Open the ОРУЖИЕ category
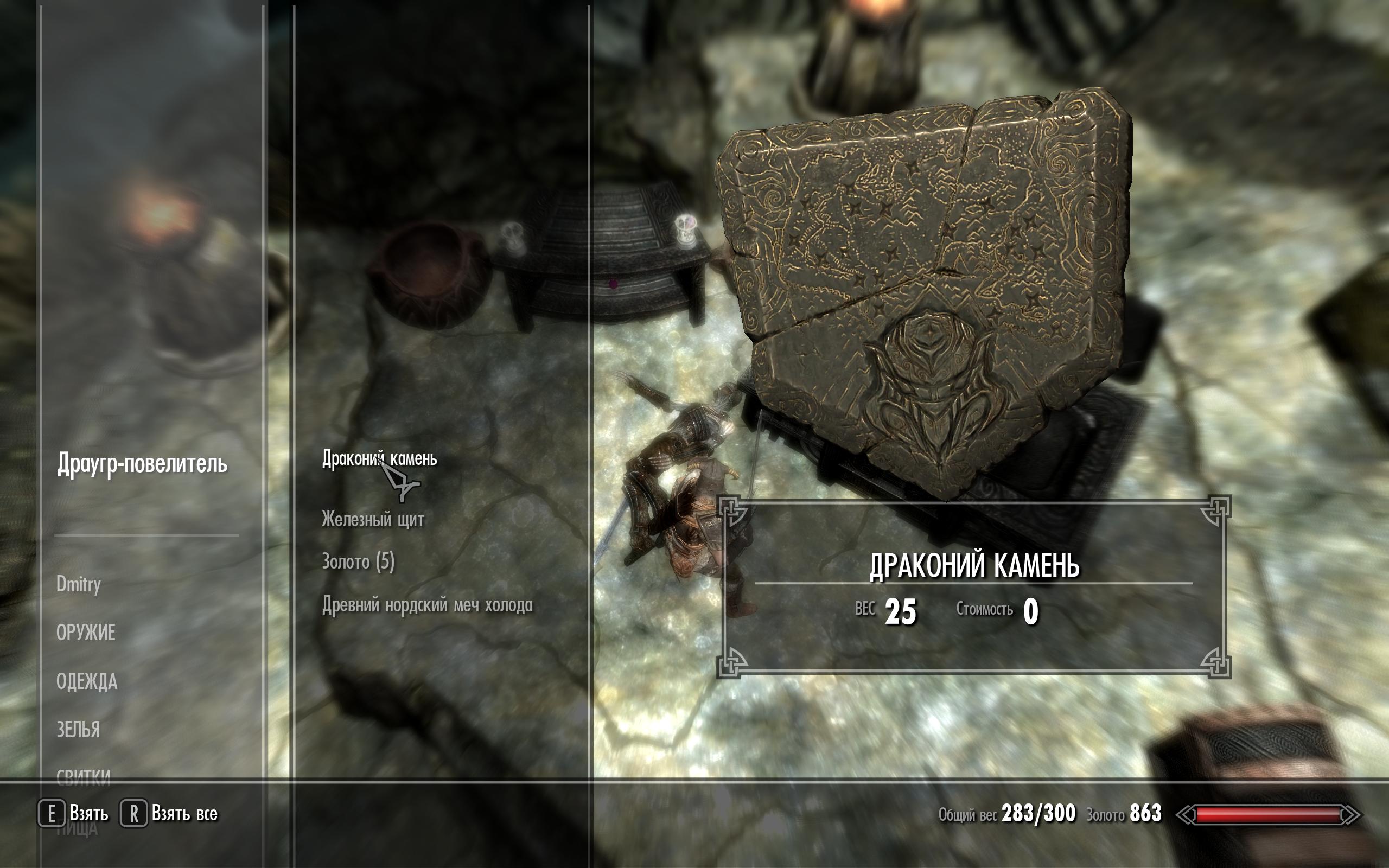Screen dimensions: 1389x868 click(86, 633)
